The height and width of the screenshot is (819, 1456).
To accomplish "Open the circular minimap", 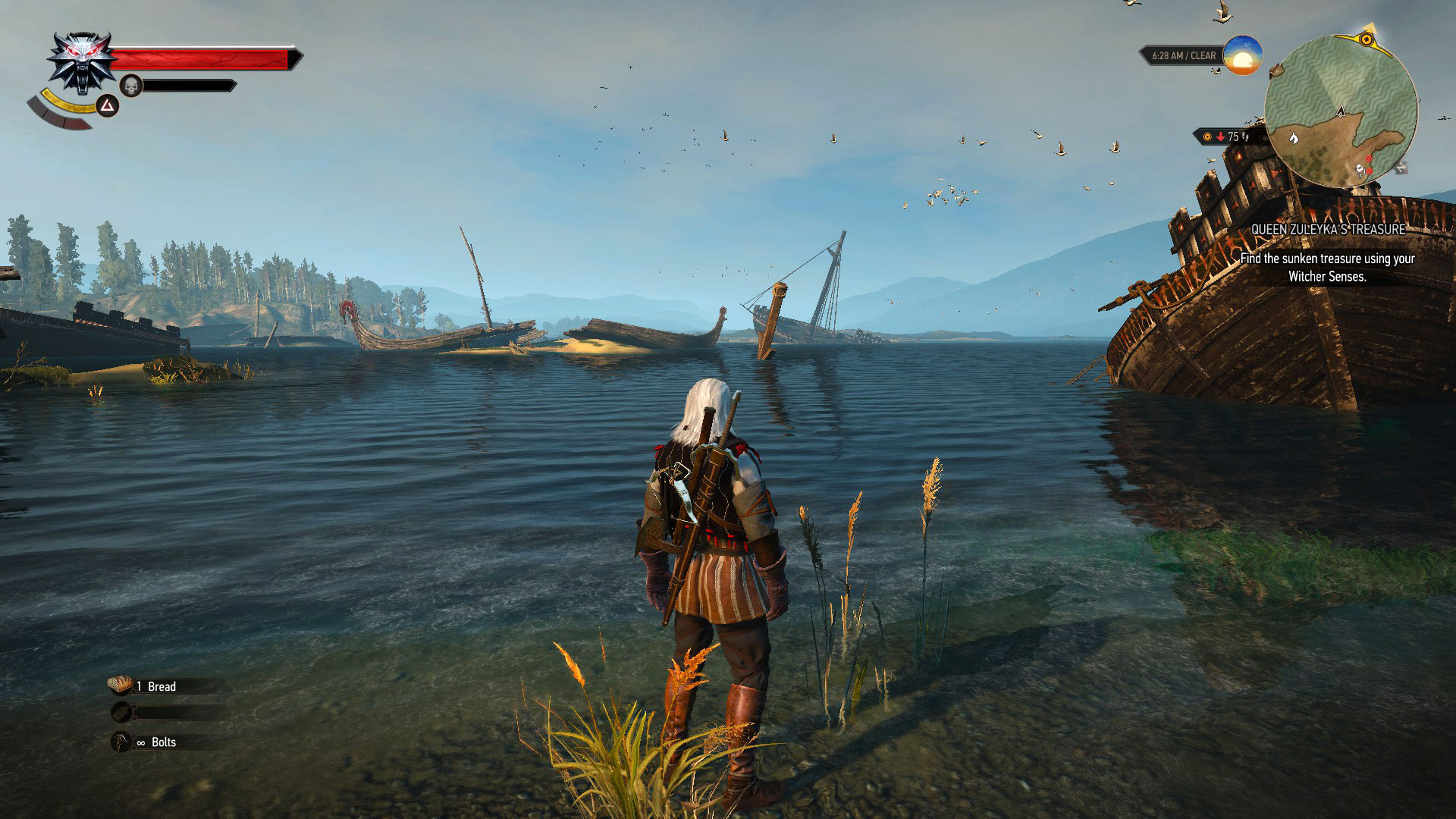I will (x=1340, y=111).
